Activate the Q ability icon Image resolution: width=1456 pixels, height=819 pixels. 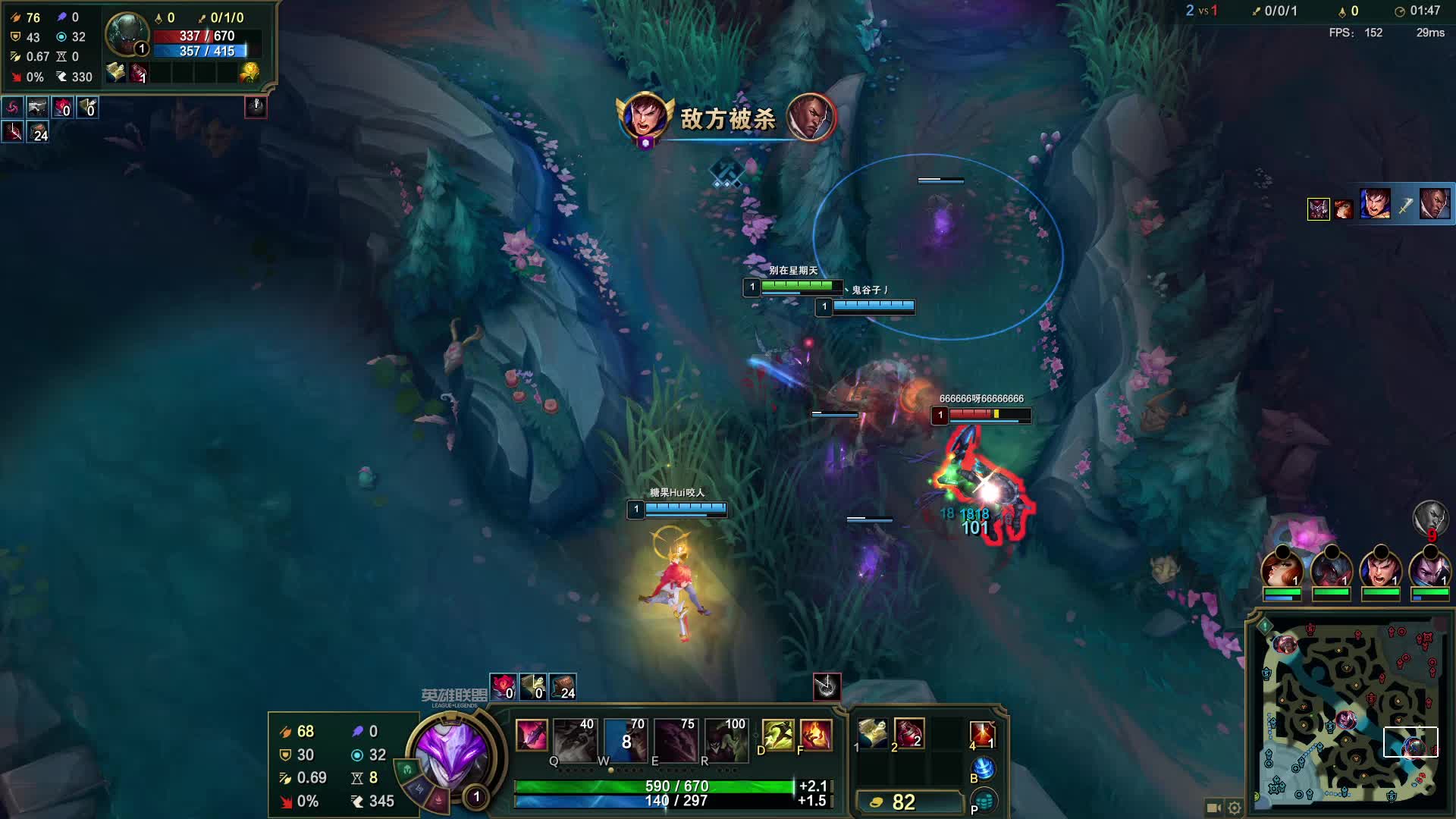(x=574, y=739)
